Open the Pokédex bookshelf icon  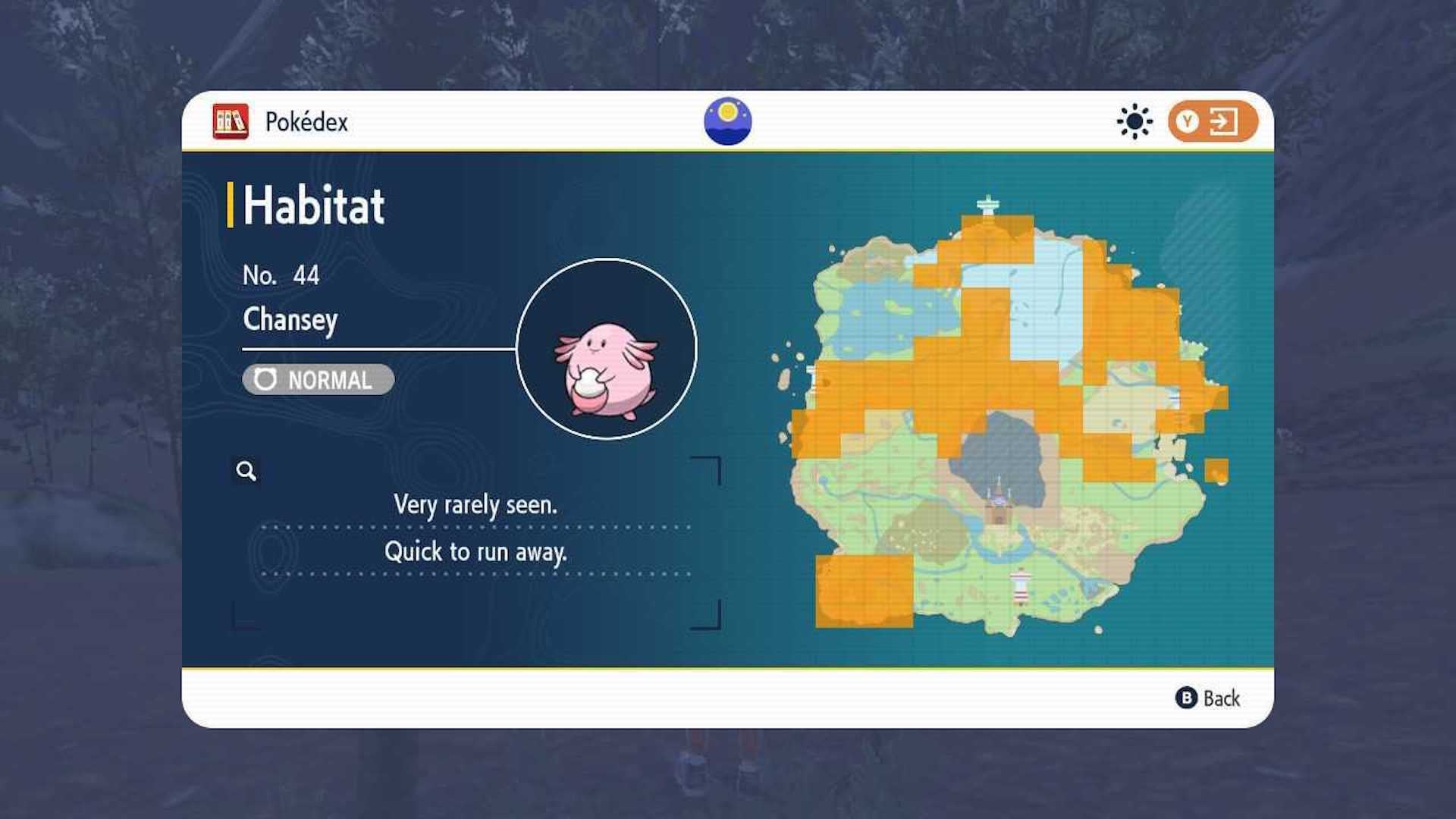point(230,122)
